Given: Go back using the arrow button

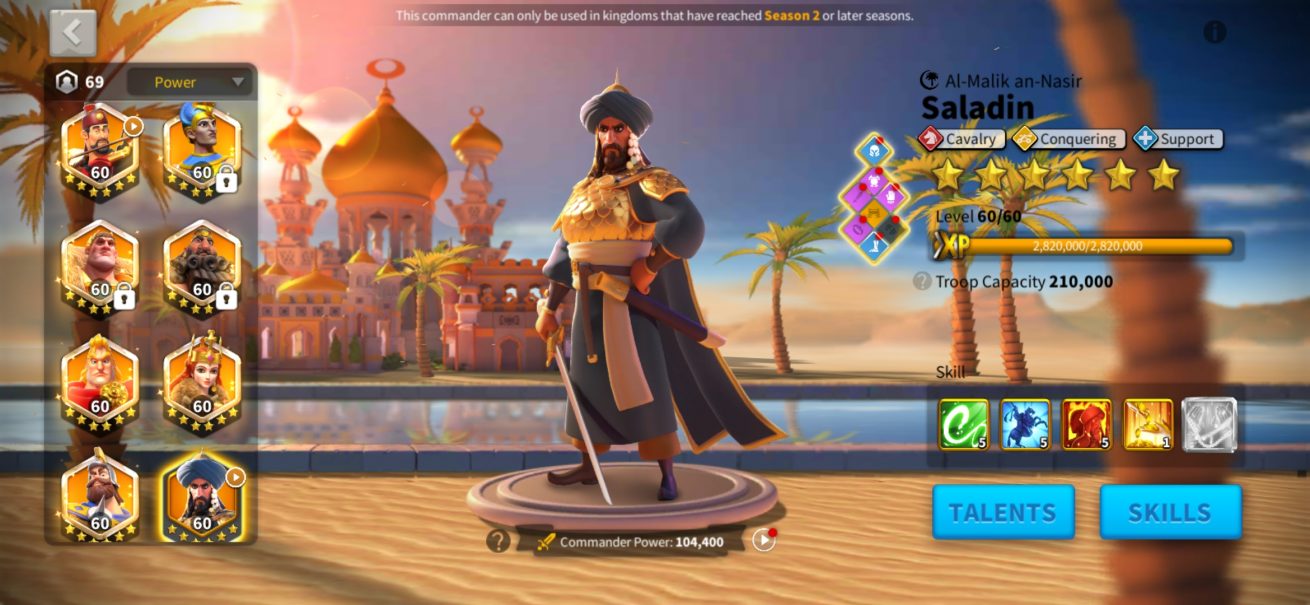Looking at the screenshot, I should (73, 33).
